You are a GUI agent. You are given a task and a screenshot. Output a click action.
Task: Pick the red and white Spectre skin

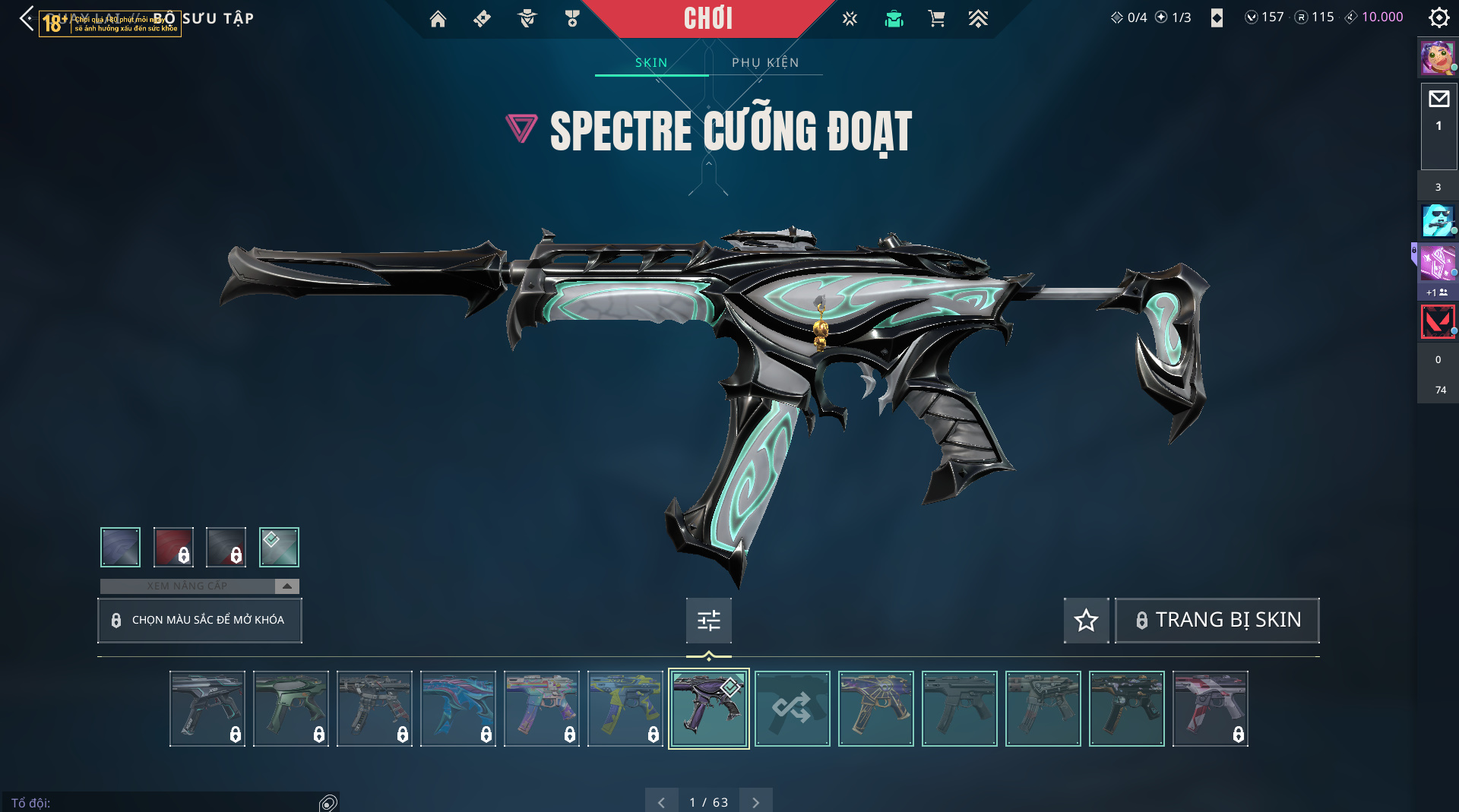[1210, 708]
